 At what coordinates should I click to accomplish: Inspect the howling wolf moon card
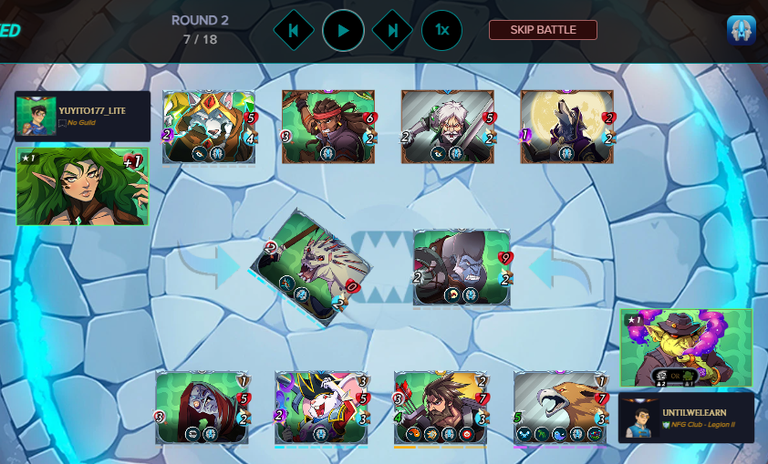(x=566, y=127)
